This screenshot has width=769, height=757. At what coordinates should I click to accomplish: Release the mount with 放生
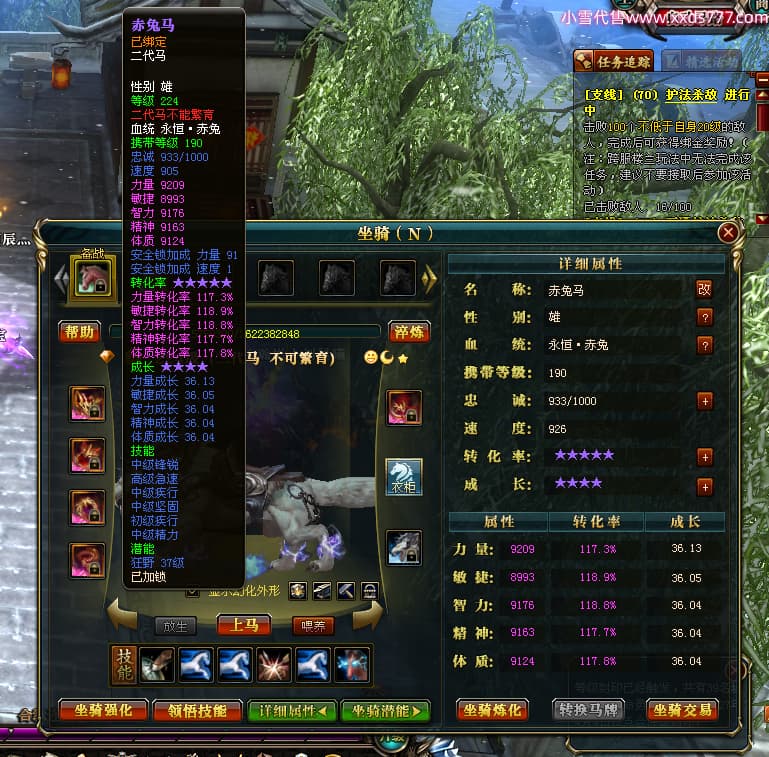point(175,625)
